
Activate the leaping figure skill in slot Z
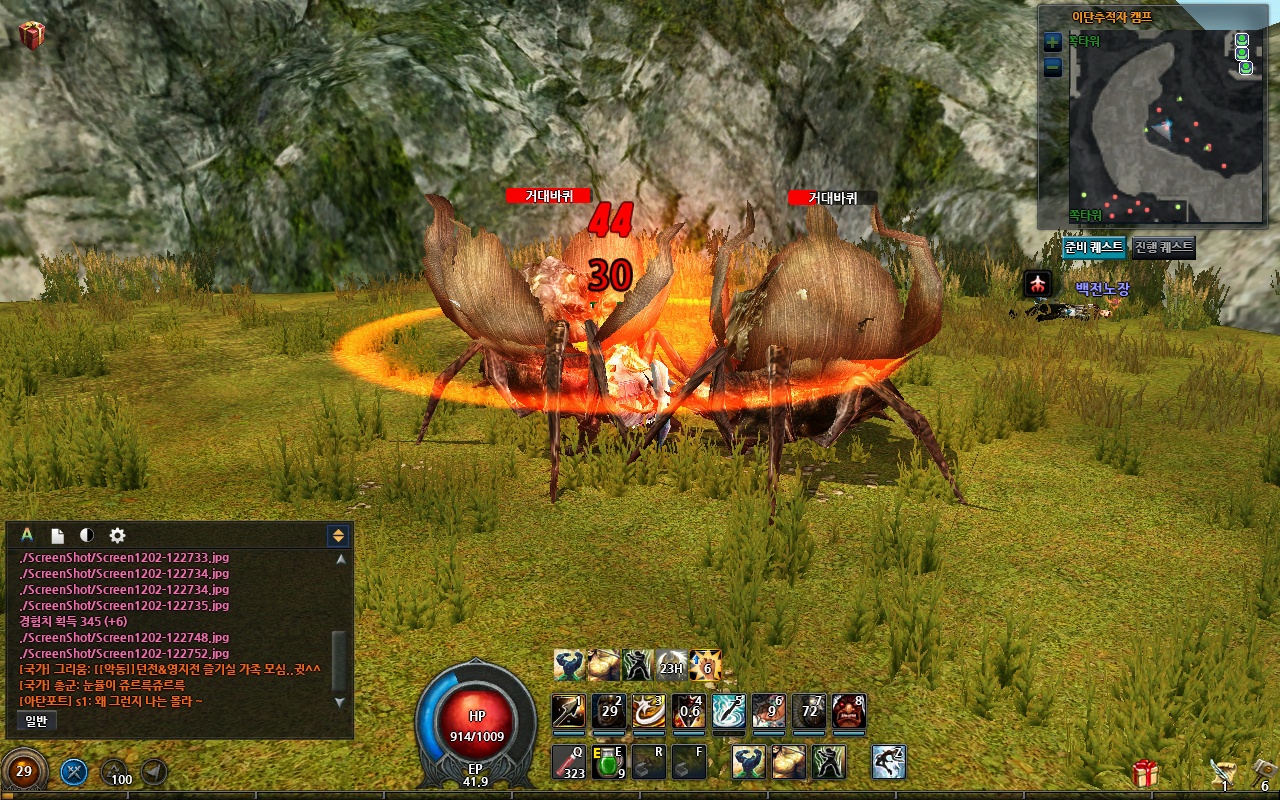(x=889, y=762)
